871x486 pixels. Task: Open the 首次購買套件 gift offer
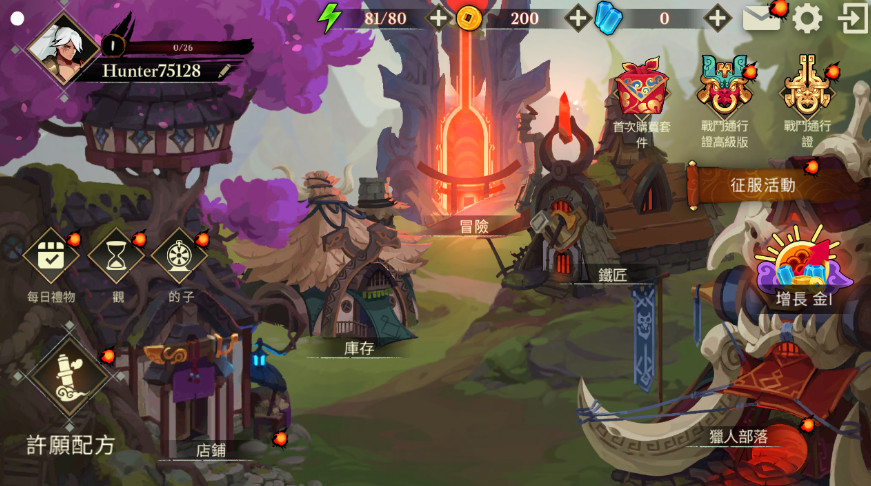(x=640, y=90)
